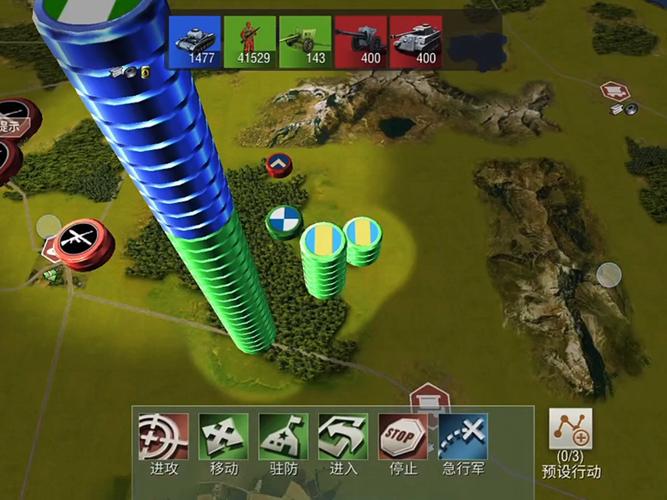Select the red tank card 400
The width and height of the screenshot is (667, 500).
415,41
